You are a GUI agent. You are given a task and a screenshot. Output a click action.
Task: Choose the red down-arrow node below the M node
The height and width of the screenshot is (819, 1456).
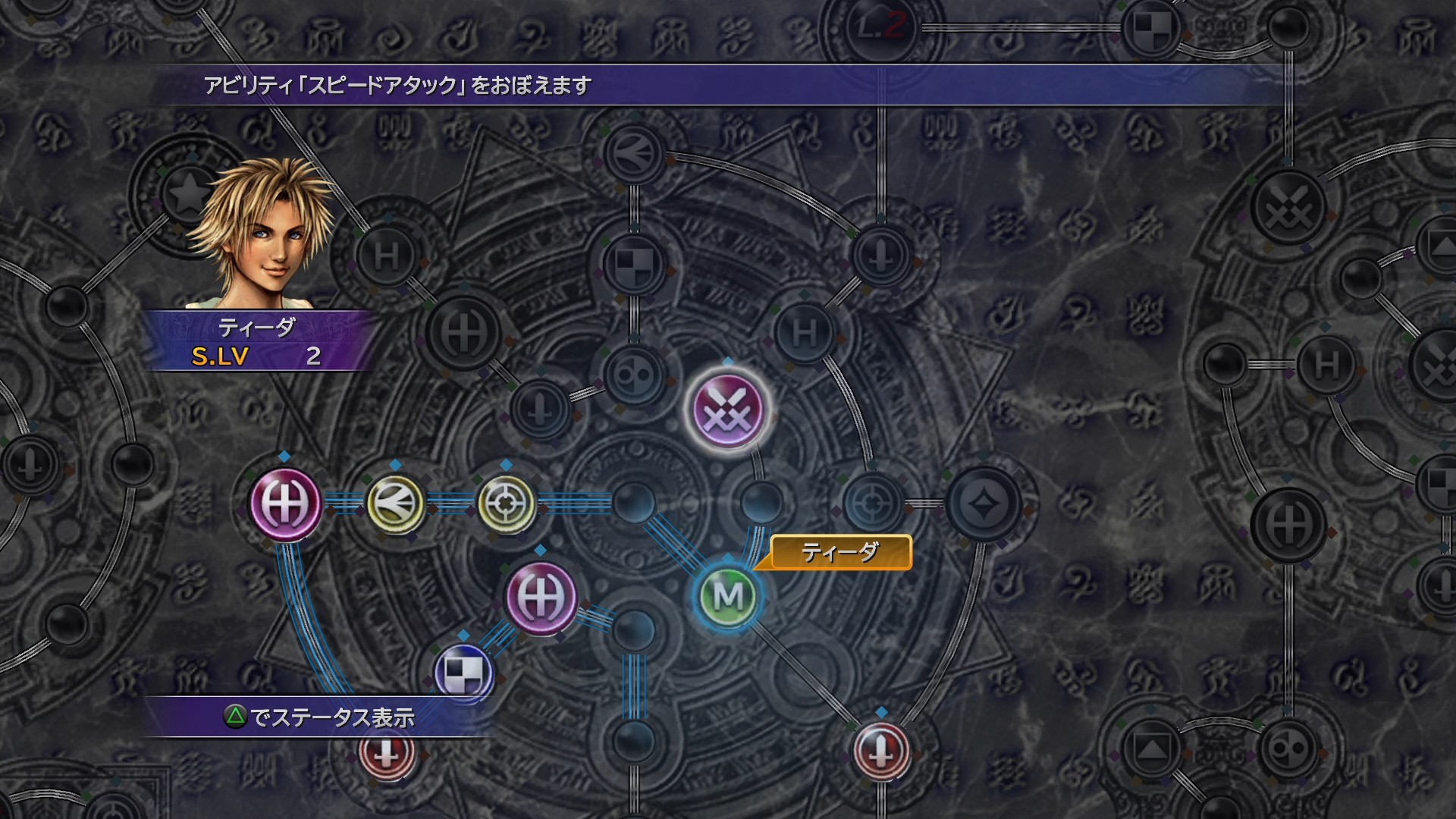point(881,751)
